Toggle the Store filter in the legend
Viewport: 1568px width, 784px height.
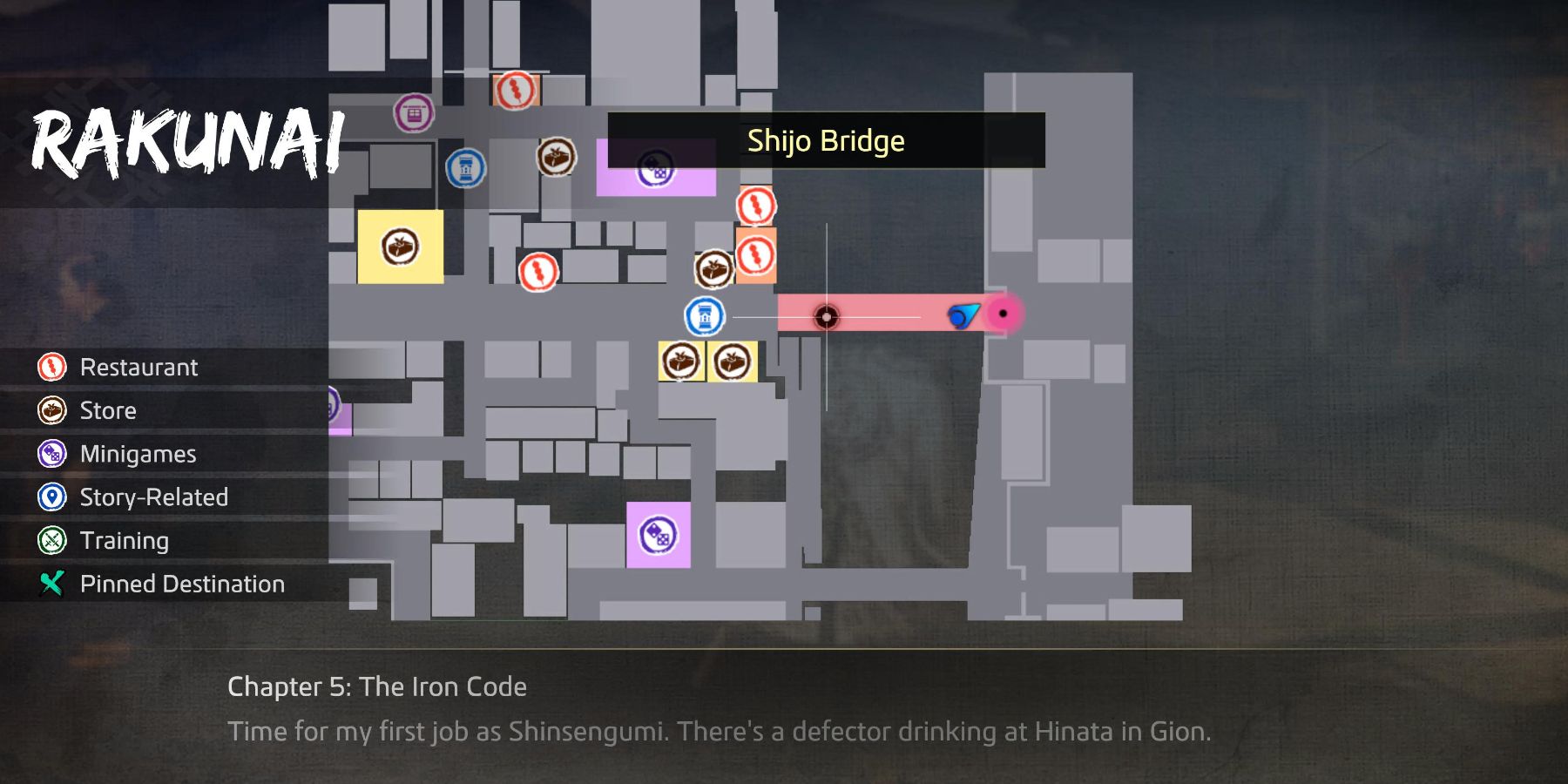[107, 410]
